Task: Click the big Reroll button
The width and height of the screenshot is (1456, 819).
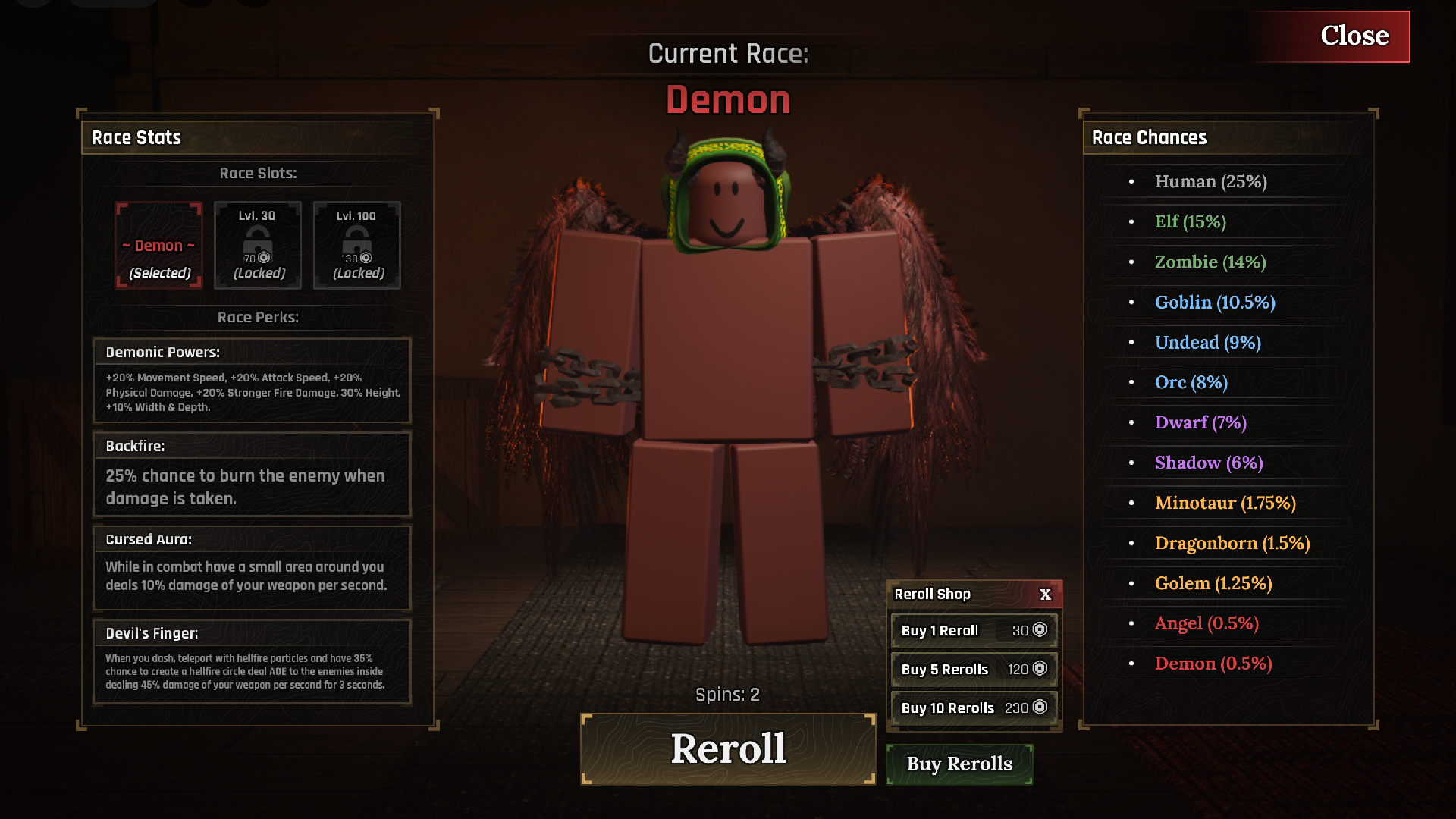Action: point(728,748)
